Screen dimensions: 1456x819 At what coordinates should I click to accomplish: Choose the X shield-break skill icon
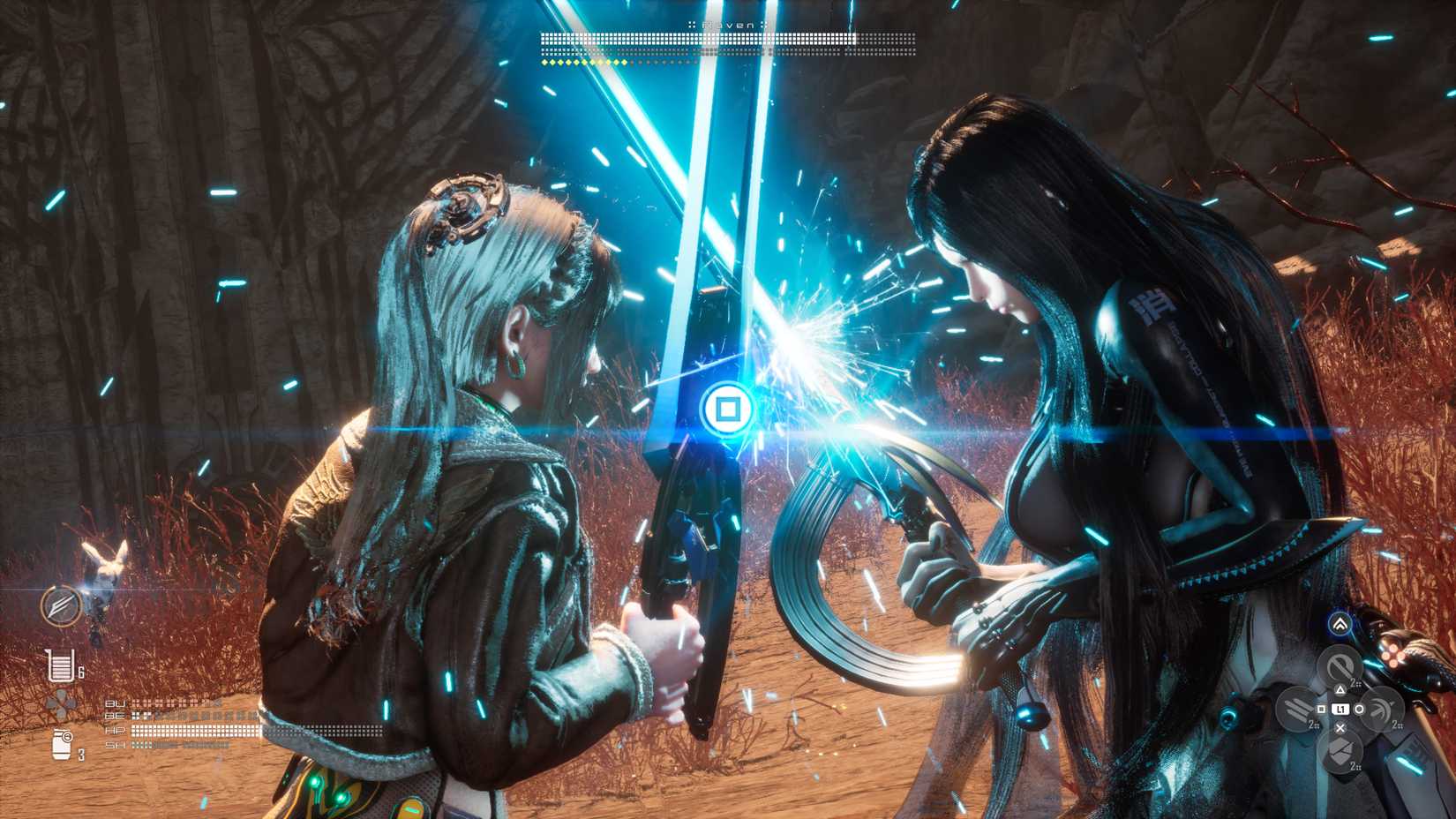1340,751
